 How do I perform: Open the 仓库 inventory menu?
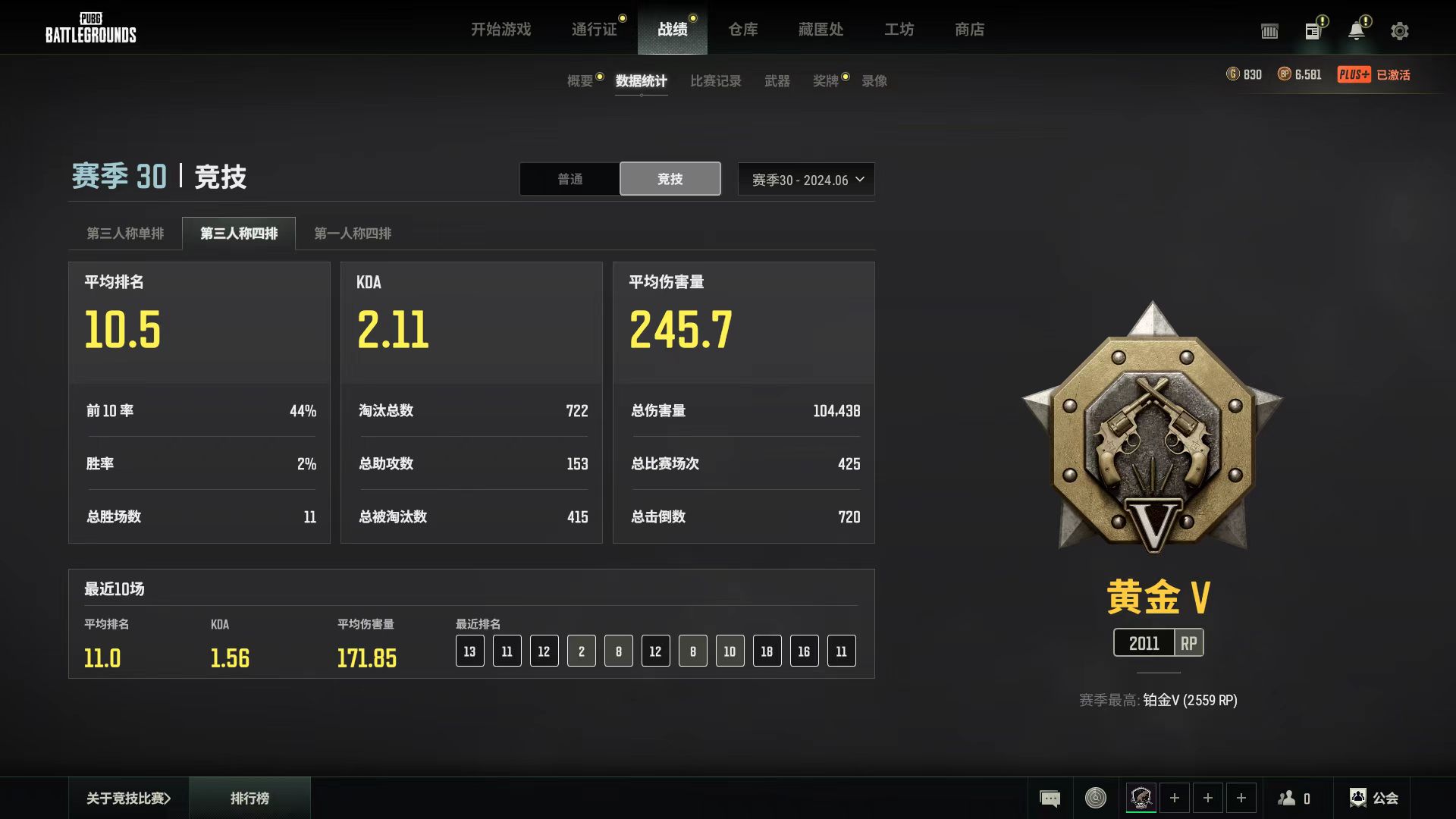pyautogui.click(x=742, y=30)
